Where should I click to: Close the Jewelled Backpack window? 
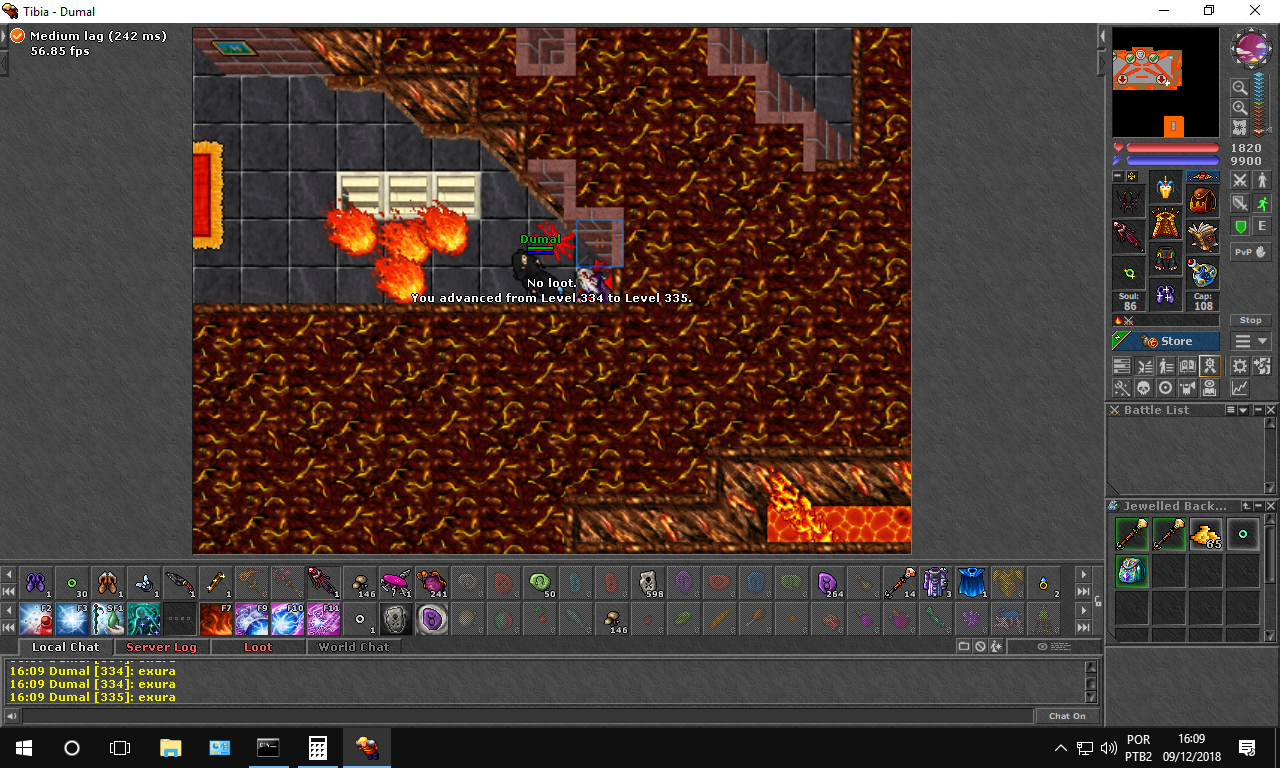1271,506
